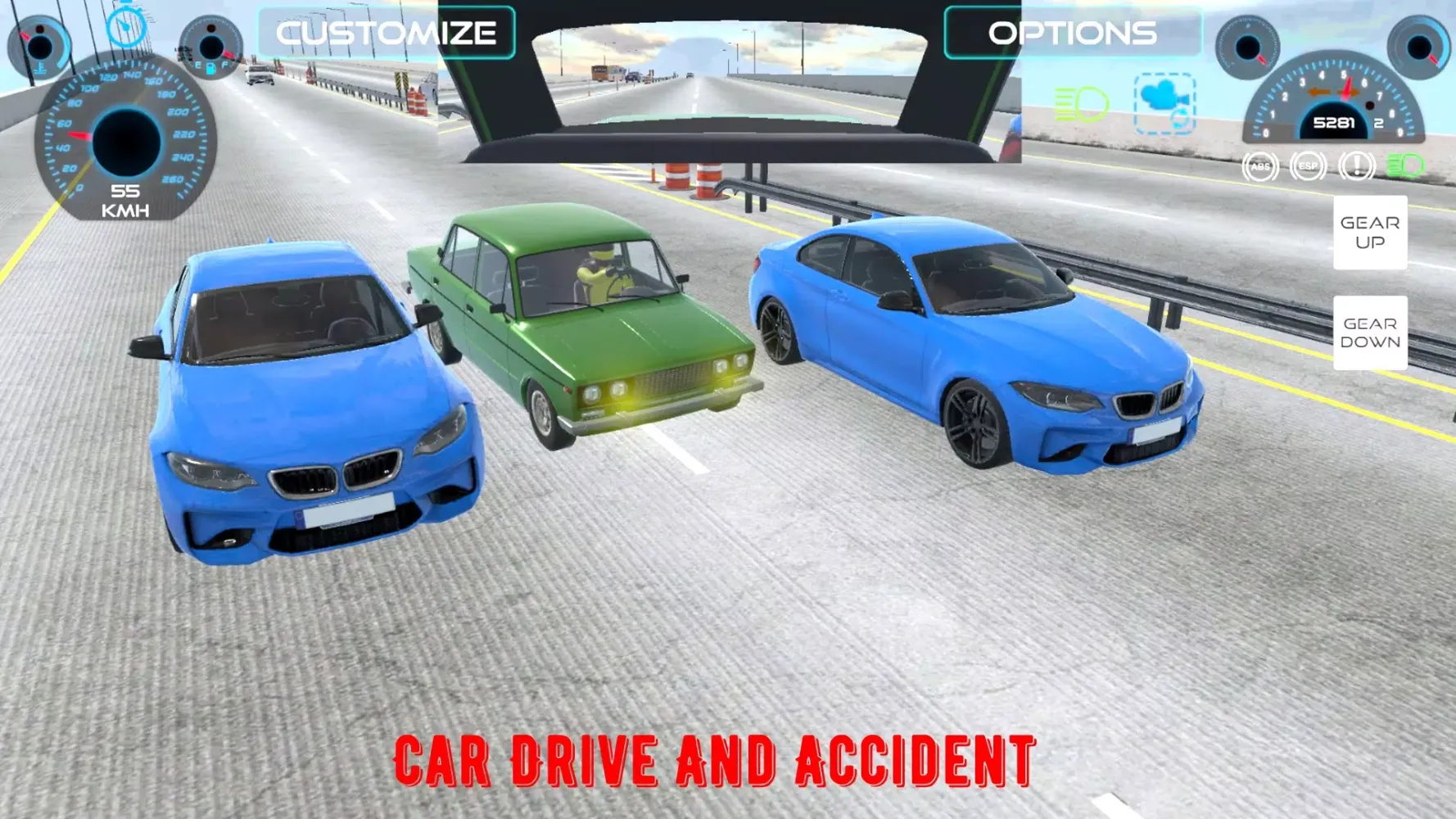1456x819 pixels.
Task: Switch view with the blue camera icon
Action: pos(1164,103)
